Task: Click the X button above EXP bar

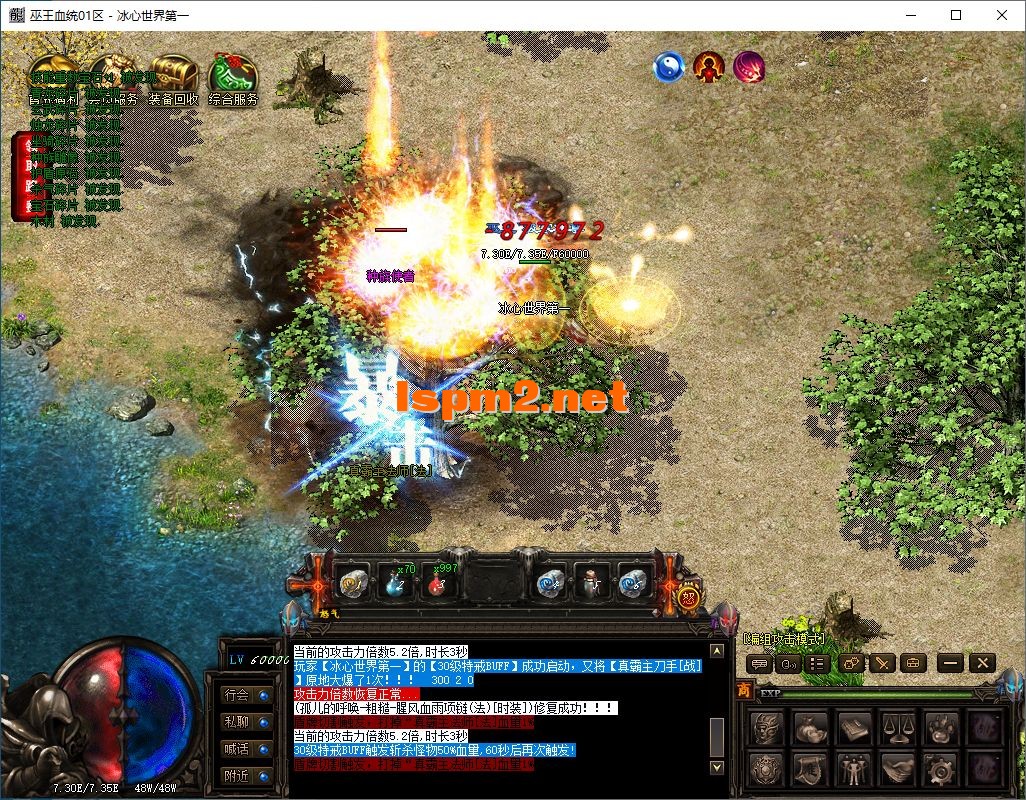Action: tap(982, 662)
